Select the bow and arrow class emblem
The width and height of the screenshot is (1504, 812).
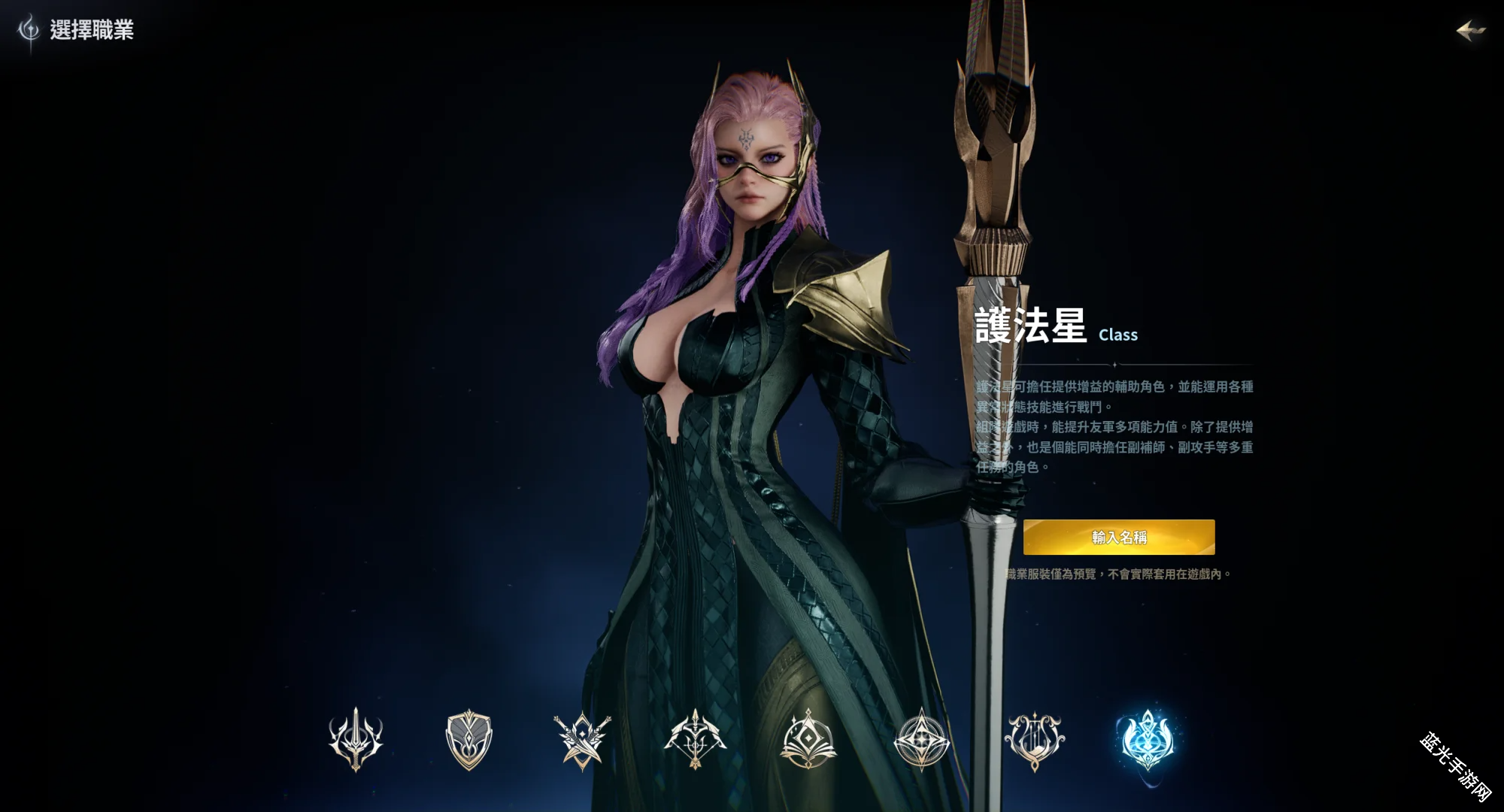695,739
